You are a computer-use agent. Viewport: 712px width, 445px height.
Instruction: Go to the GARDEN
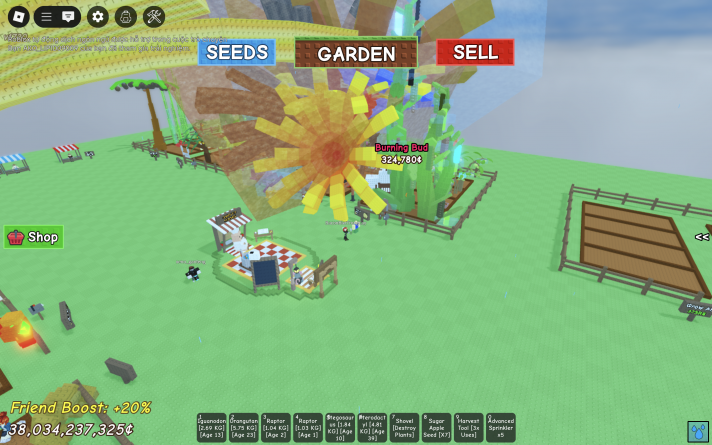(356, 53)
